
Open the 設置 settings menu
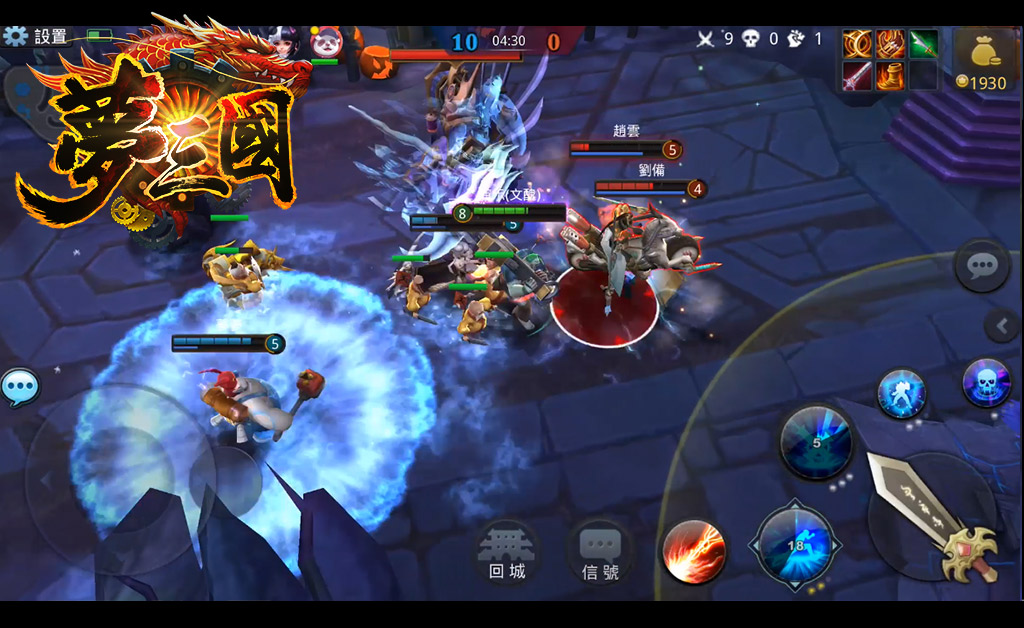click(36, 37)
